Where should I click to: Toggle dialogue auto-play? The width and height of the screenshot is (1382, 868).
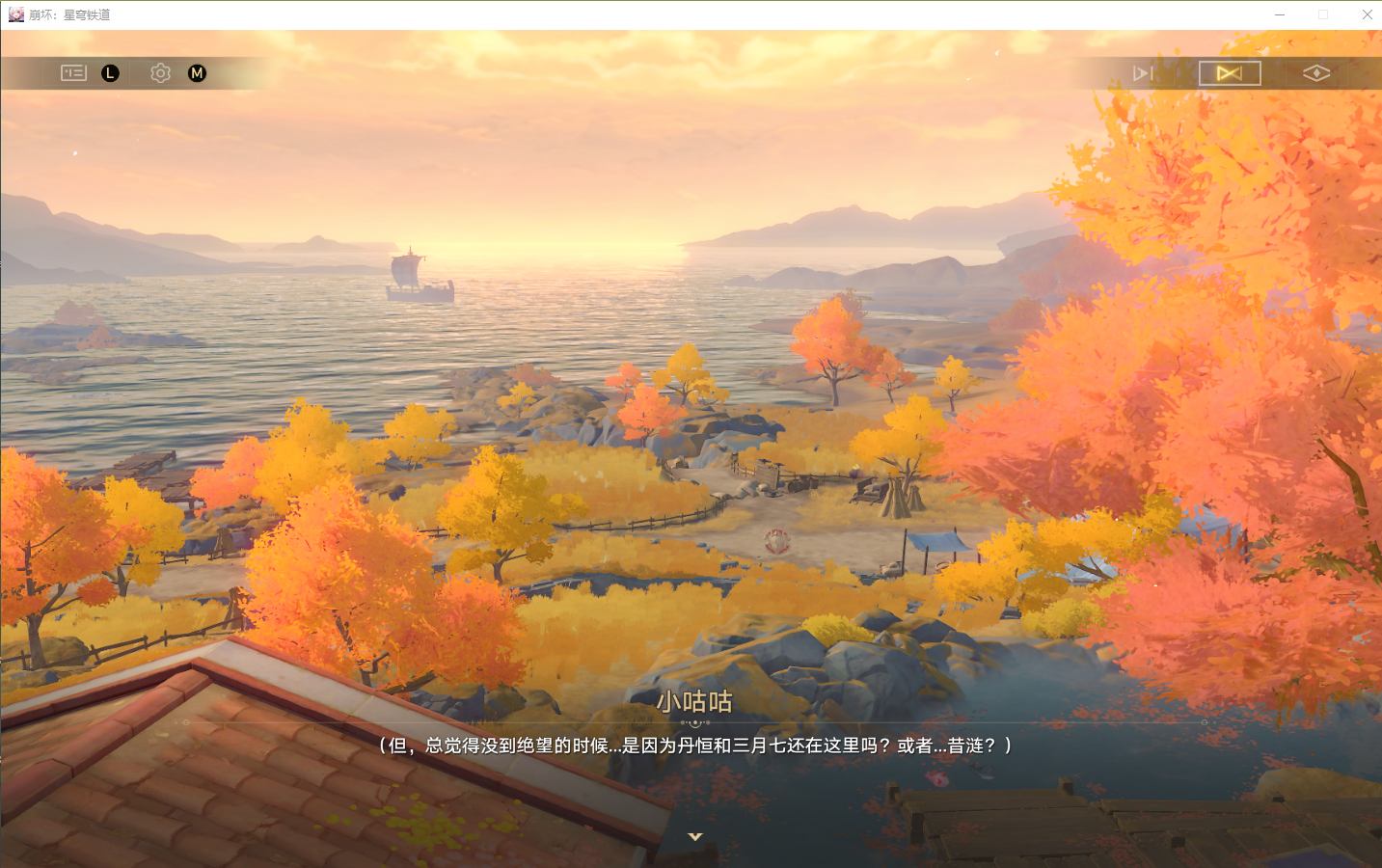pos(1143,73)
